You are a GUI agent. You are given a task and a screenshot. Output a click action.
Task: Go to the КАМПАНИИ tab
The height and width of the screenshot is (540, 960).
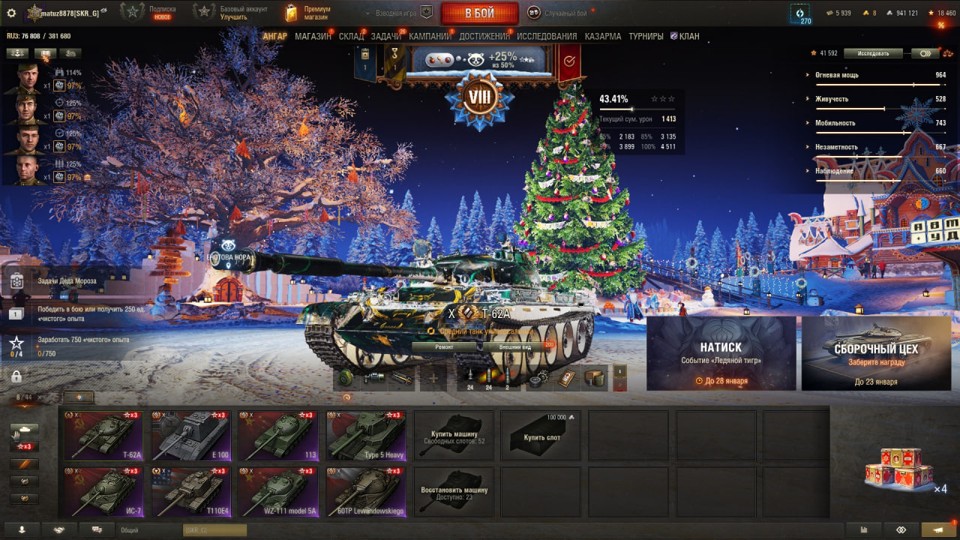tap(429, 37)
